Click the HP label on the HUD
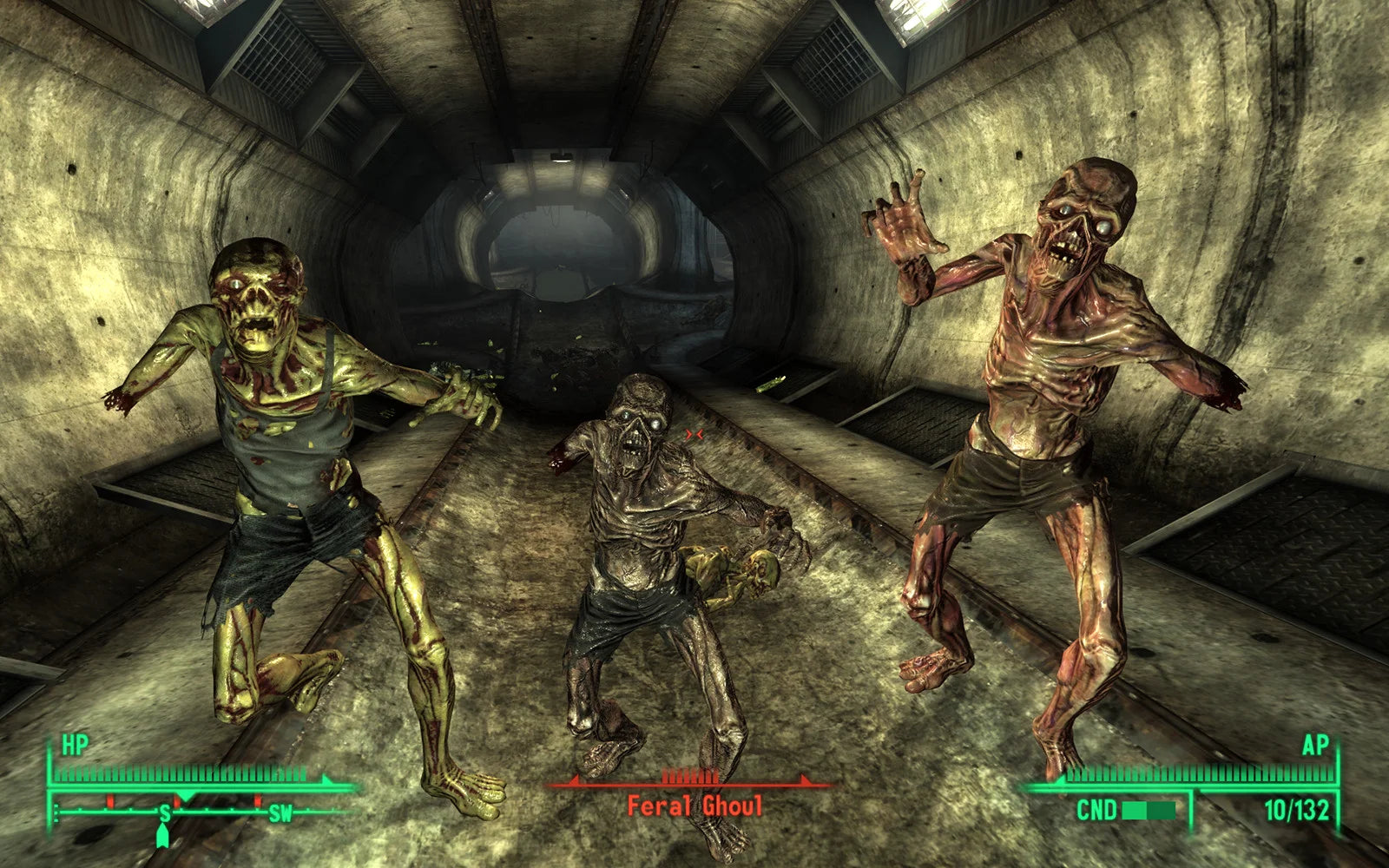The height and width of the screenshot is (868, 1389). point(76,744)
